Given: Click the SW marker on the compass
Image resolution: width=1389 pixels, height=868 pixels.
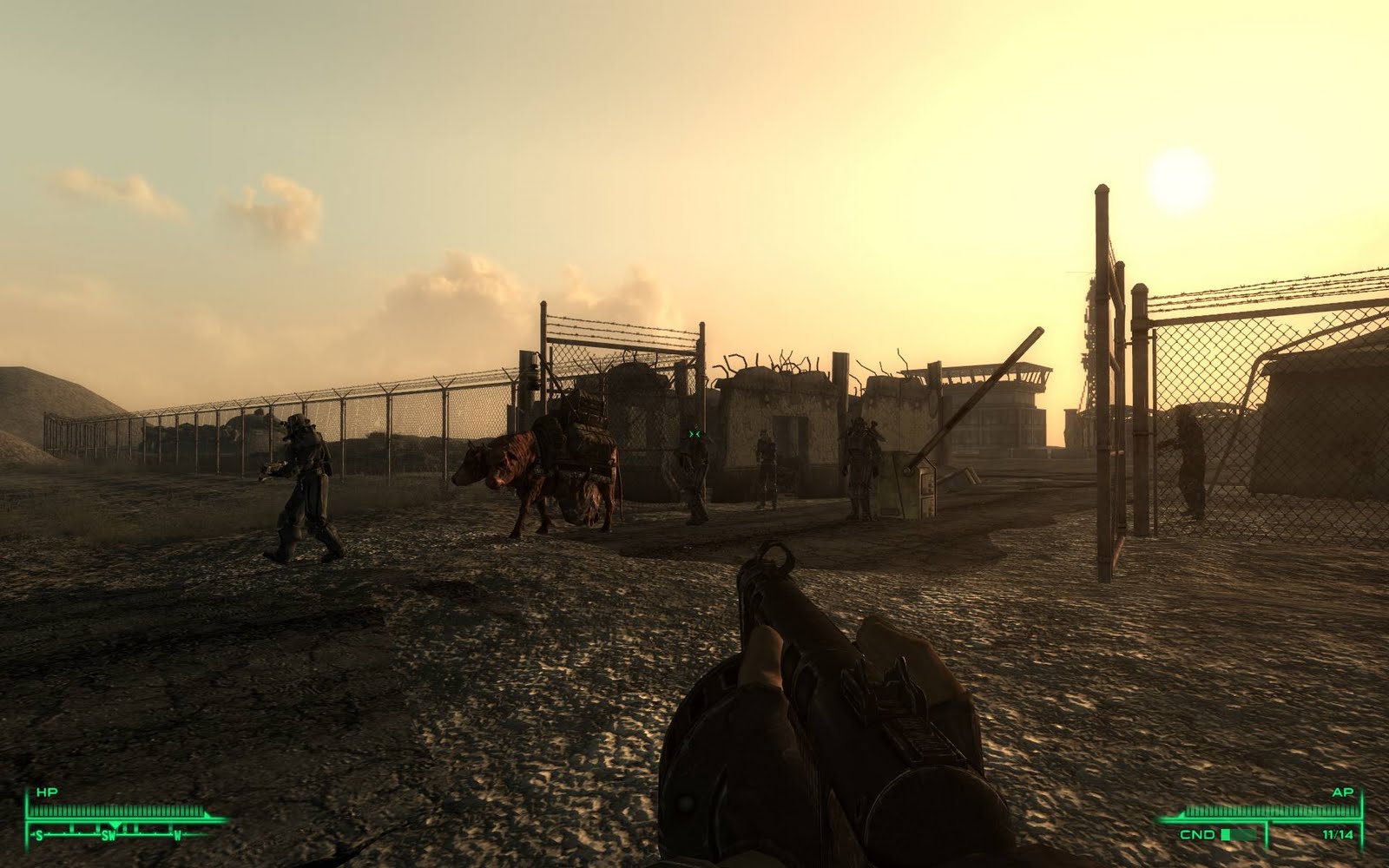Looking at the screenshot, I should coord(109,836).
